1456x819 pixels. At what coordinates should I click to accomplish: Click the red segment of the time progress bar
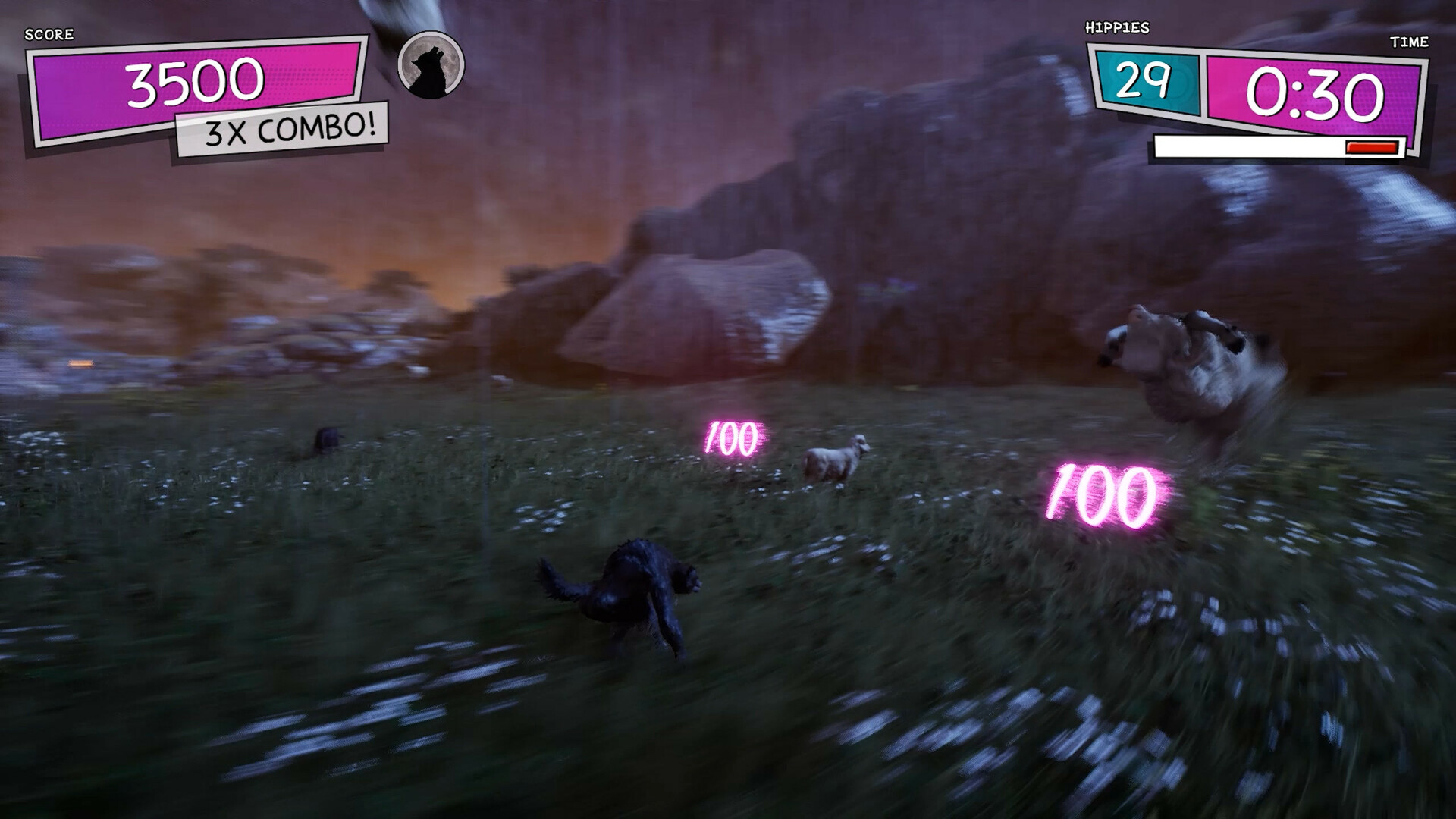[1371, 149]
